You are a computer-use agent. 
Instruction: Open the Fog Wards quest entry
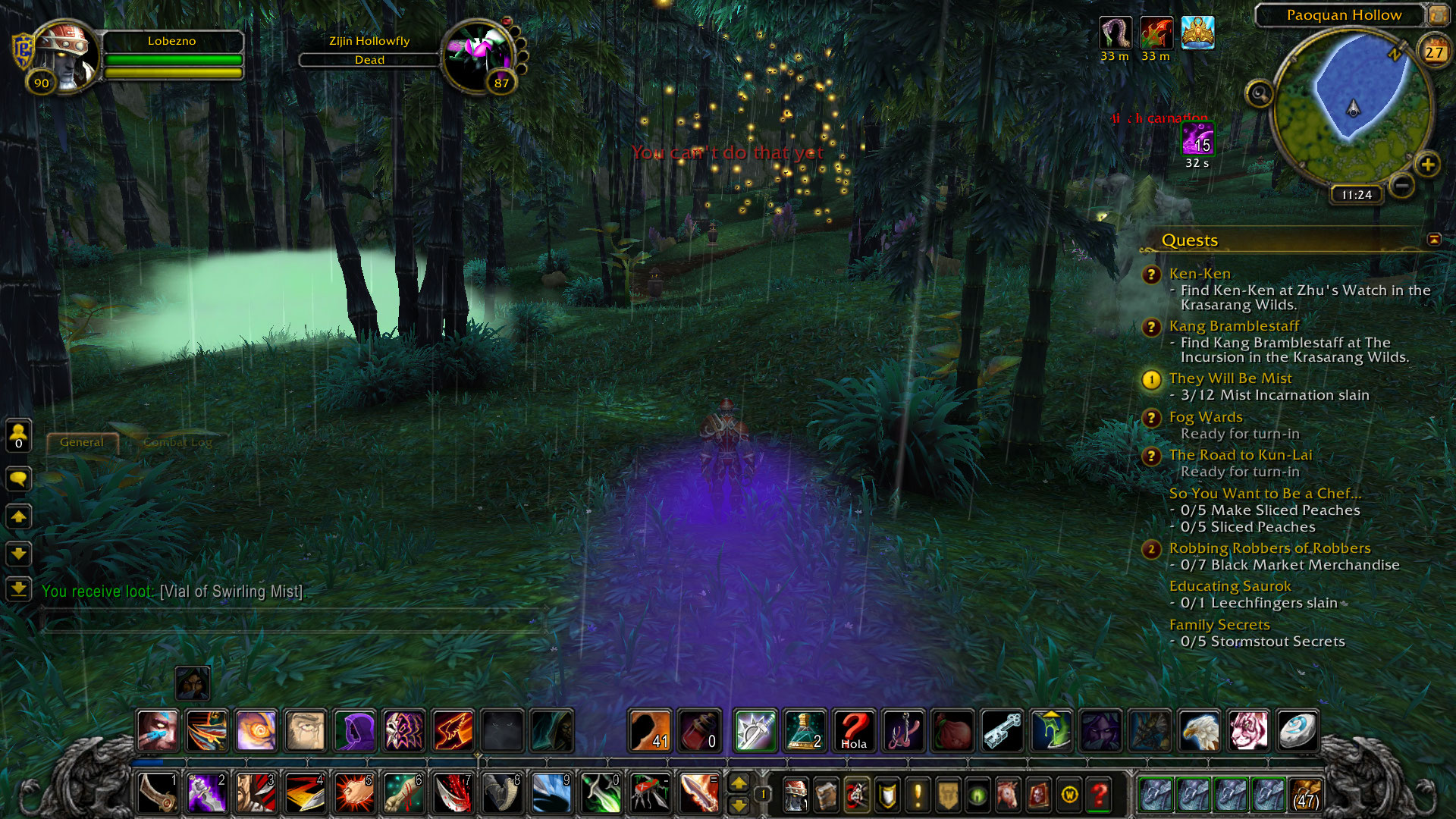pos(1205,417)
